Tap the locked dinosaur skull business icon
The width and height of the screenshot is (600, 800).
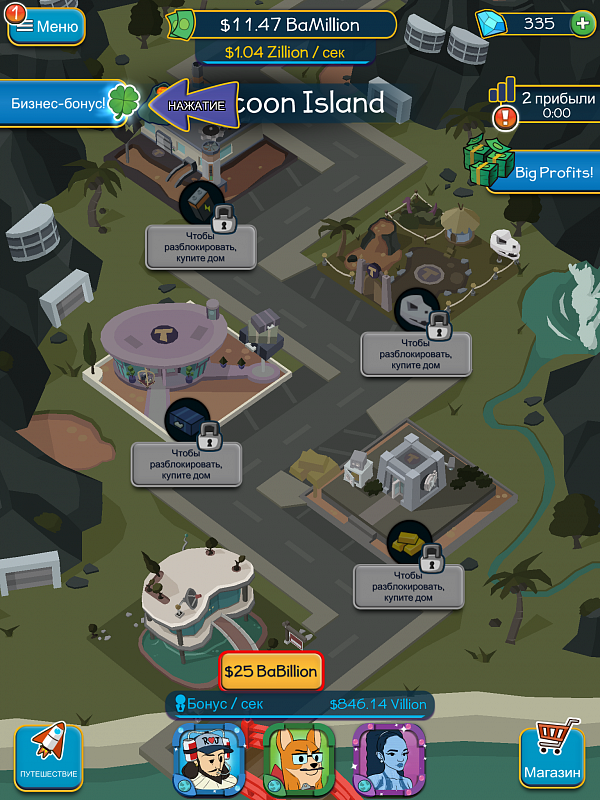tap(418, 311)
